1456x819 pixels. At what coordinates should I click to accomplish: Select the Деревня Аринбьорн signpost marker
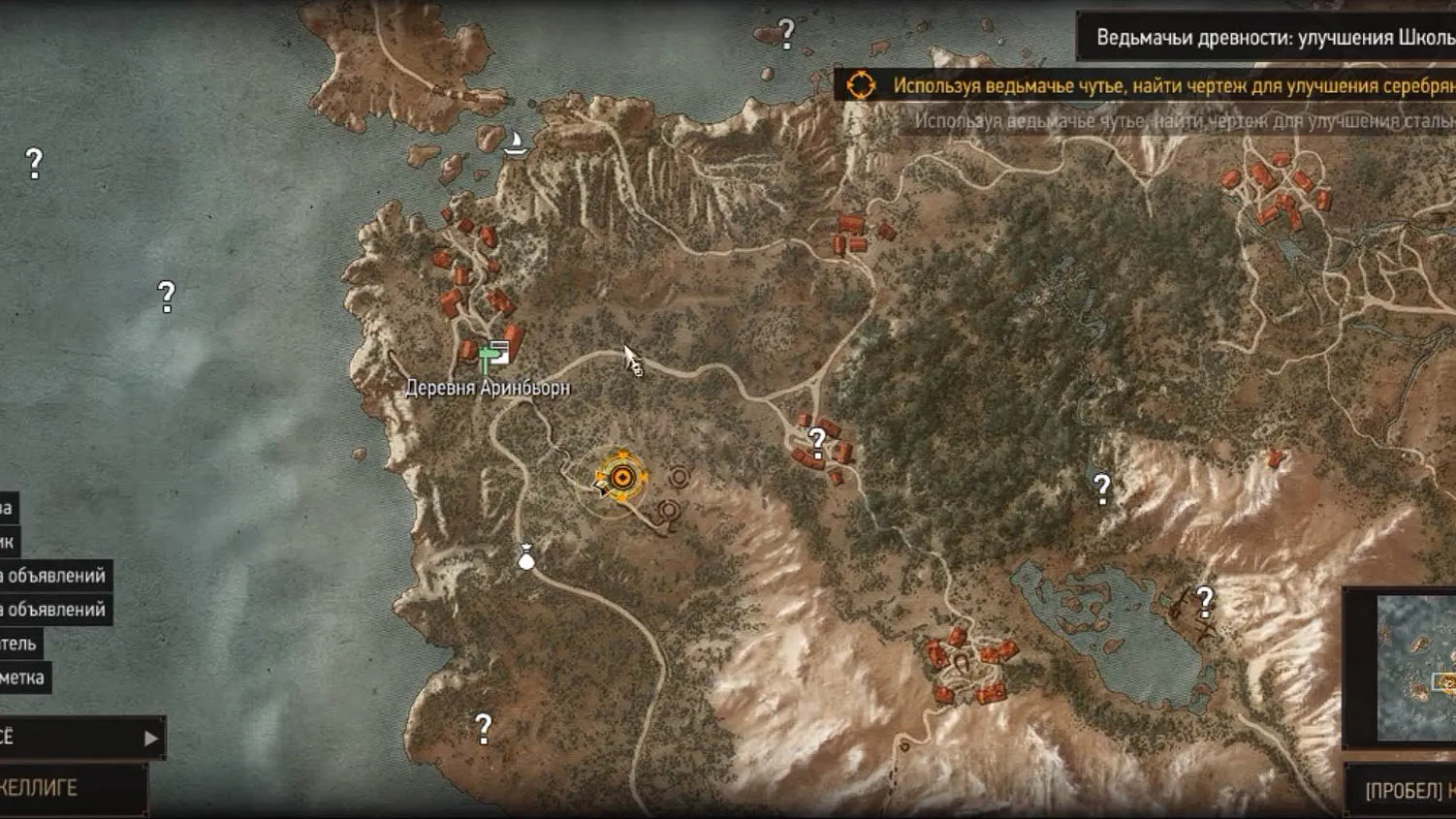point(494,356)
